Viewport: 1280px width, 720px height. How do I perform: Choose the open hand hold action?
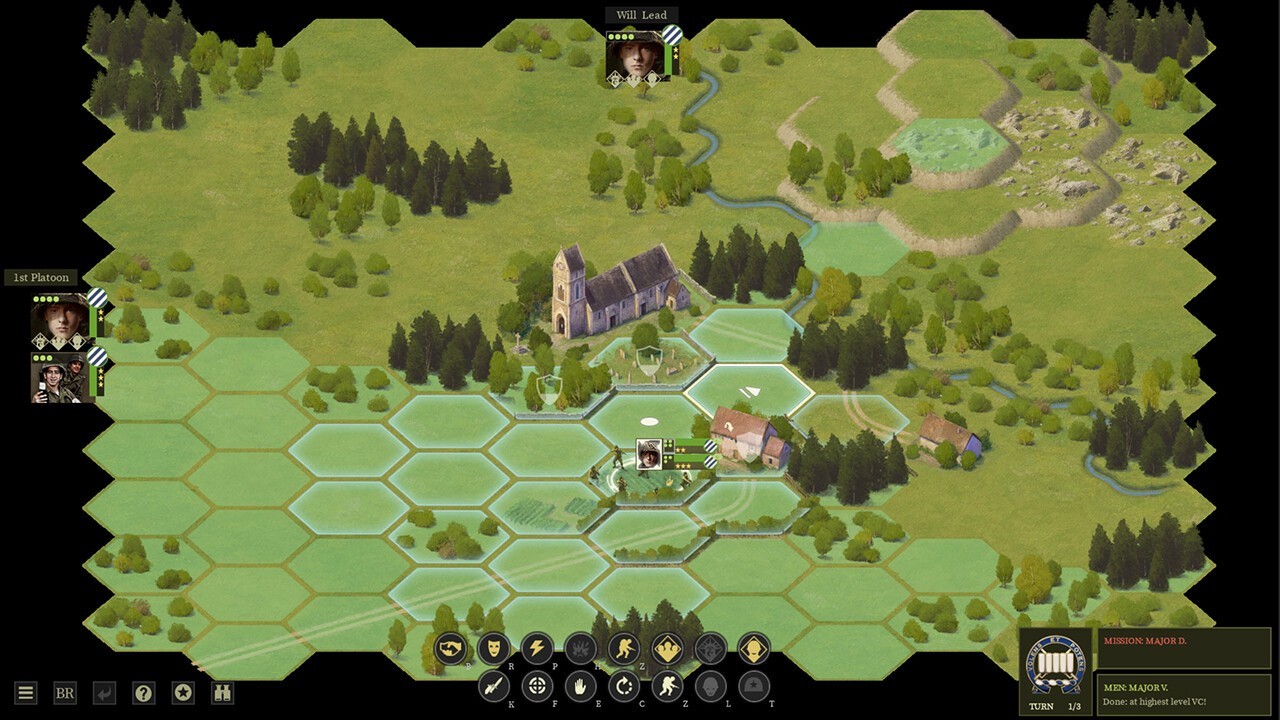pyautogui.click(x=581, y=686)
